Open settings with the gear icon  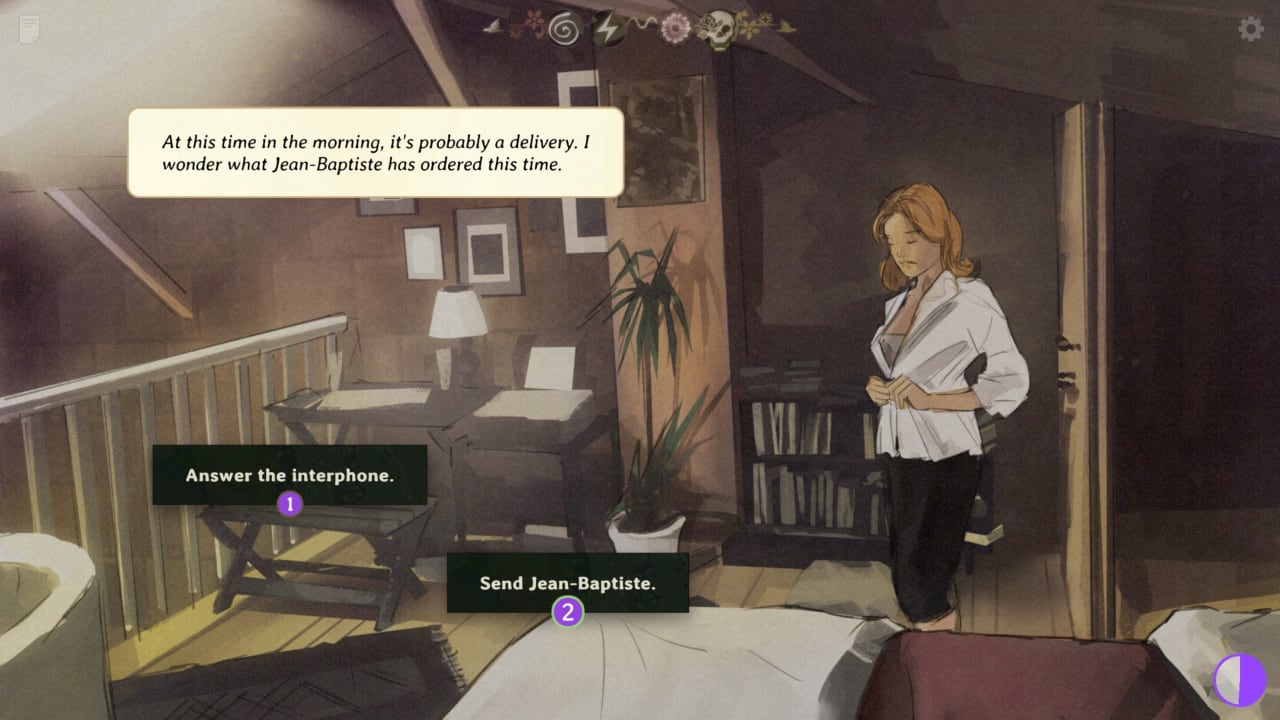1250,29
